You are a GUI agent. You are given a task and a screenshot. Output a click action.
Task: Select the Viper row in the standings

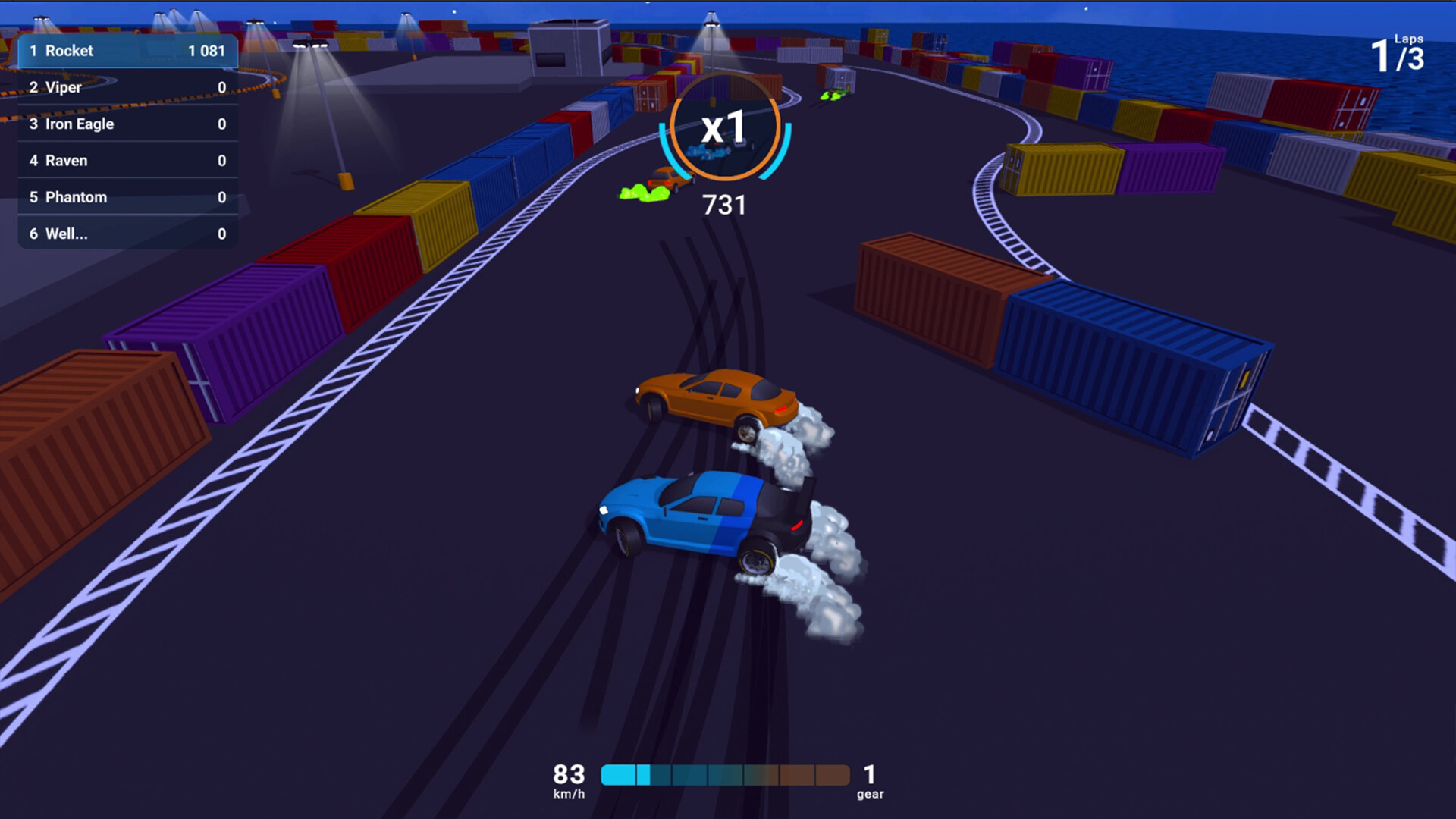pyautogui.click(x=127, y=87)
